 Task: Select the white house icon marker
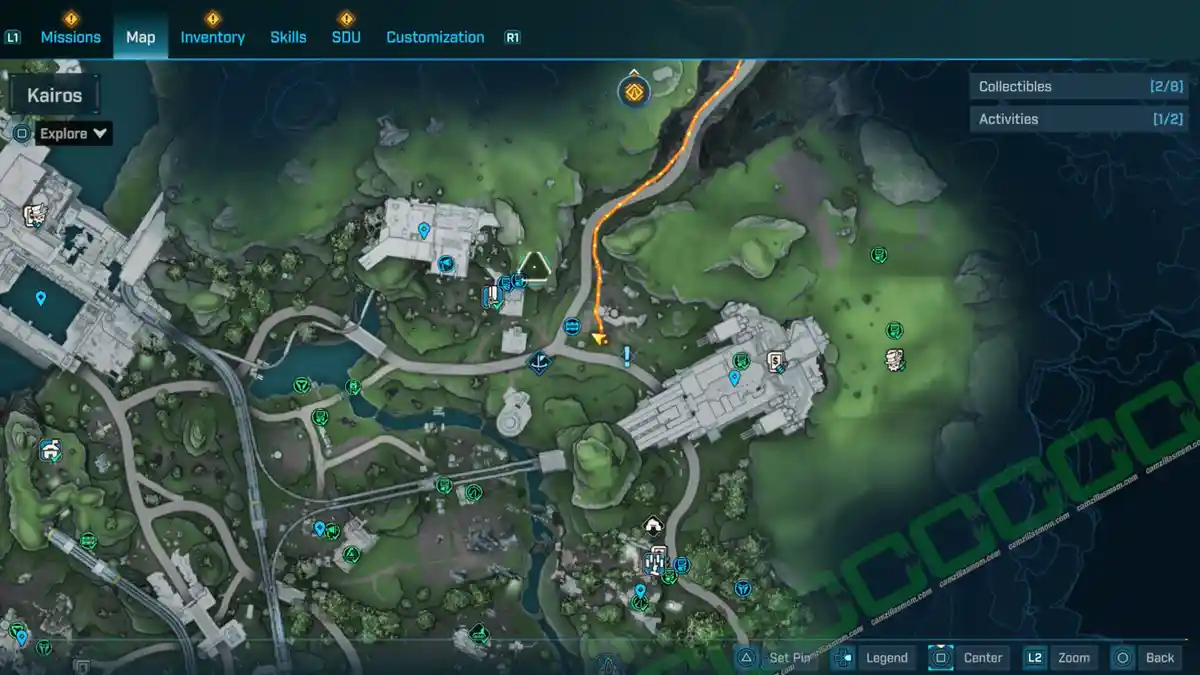coord(653,525)
